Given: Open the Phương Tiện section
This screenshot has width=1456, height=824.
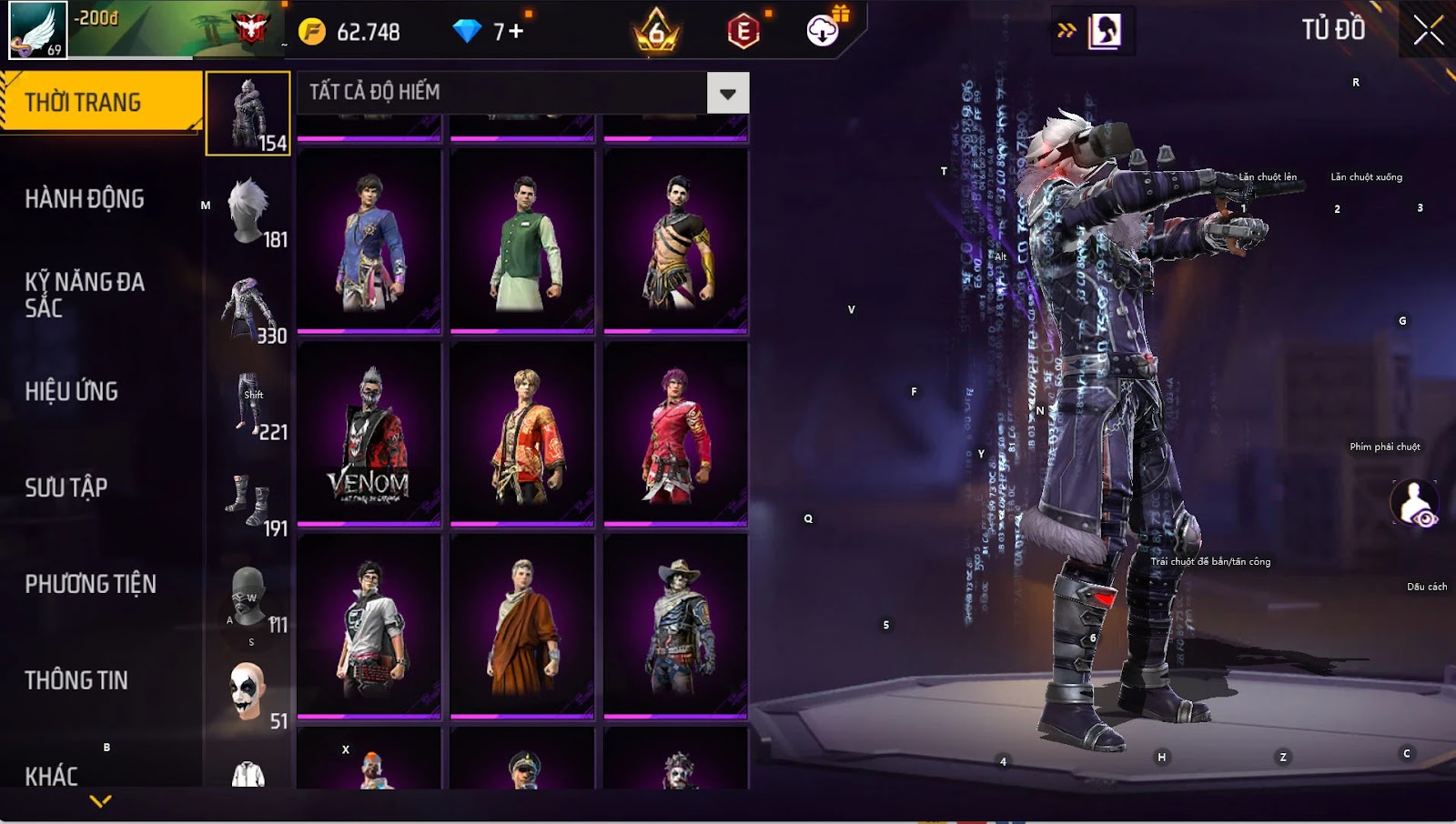Looking at the screenshot, I should [x=90, y=584].
